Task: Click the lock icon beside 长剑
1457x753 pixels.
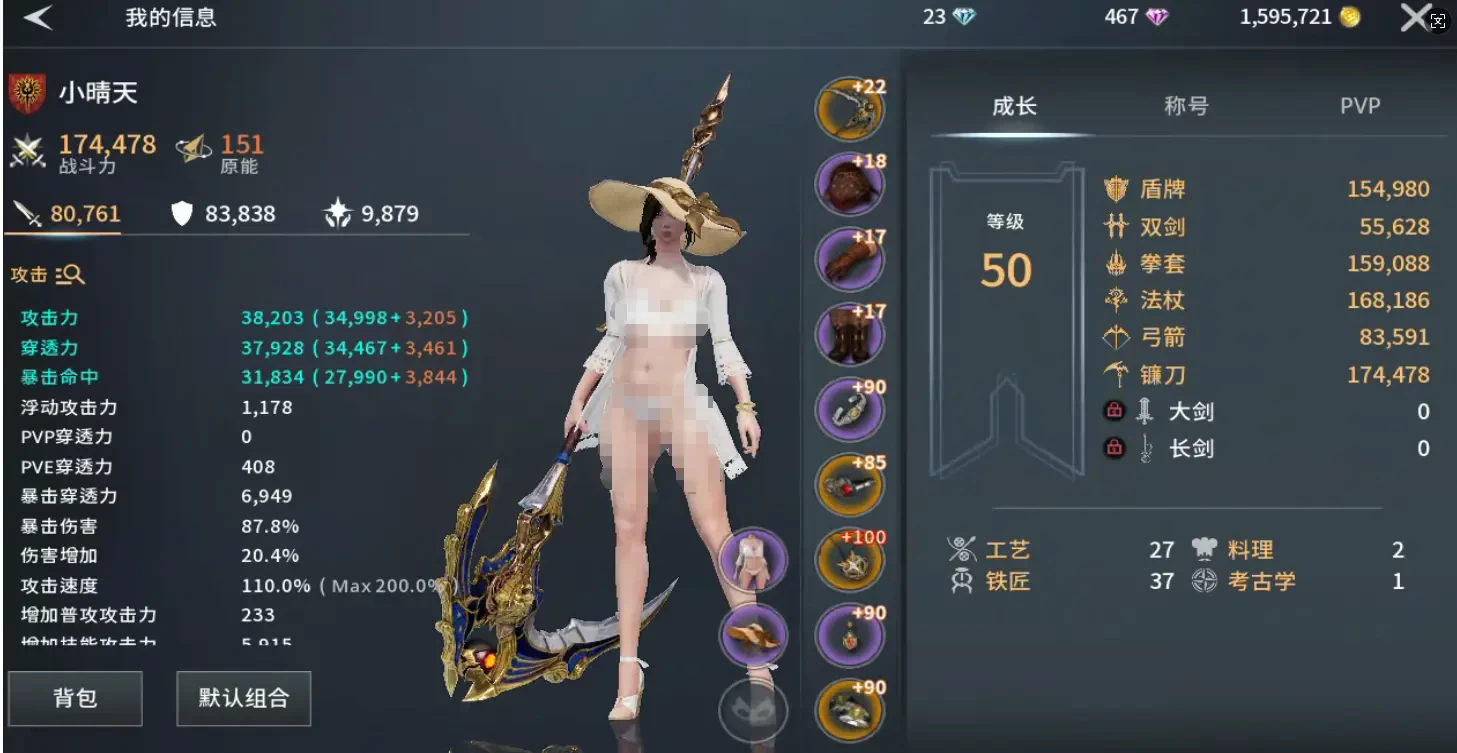Action: [1114, 448]
